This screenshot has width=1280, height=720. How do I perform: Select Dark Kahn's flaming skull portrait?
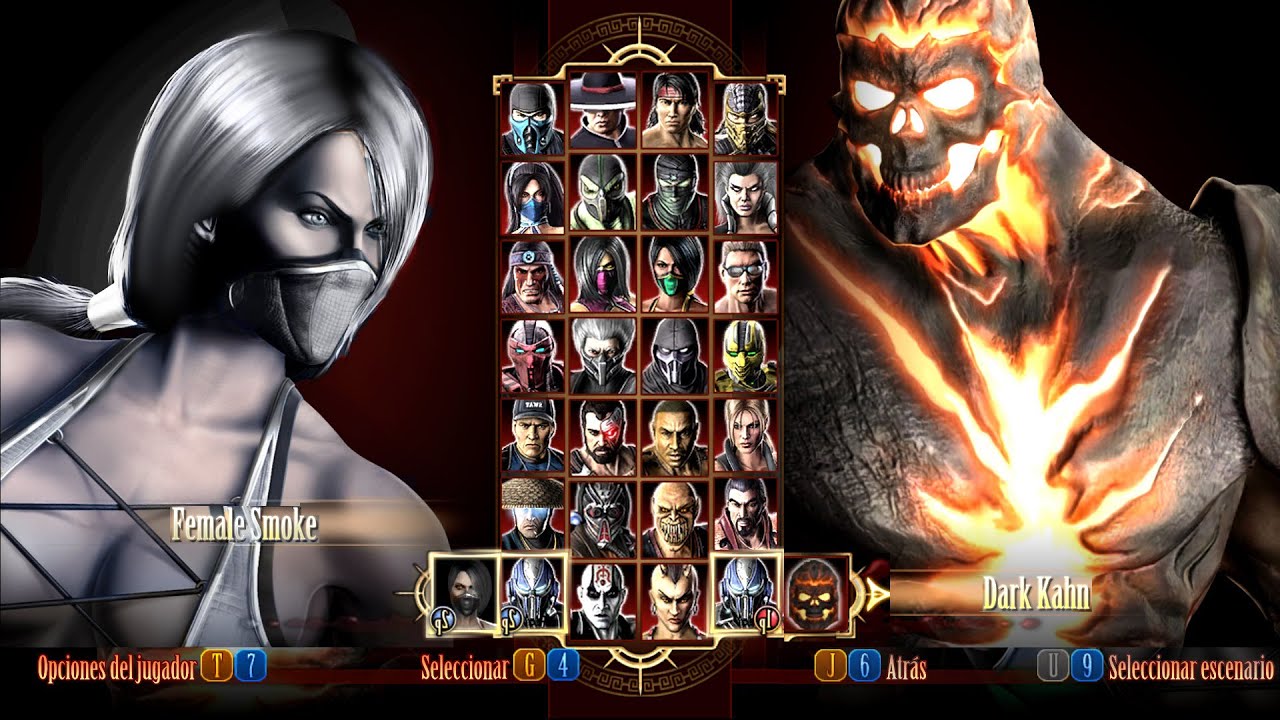(x=815, y=594)
